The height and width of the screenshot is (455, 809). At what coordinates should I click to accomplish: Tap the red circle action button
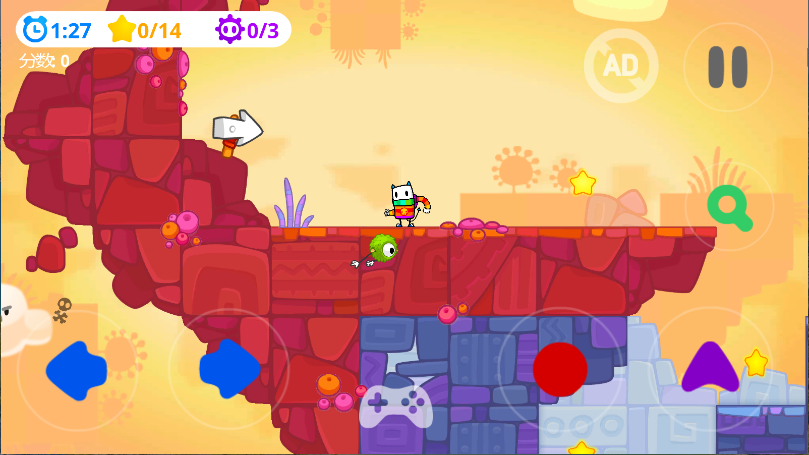click(x=560, y=369)
